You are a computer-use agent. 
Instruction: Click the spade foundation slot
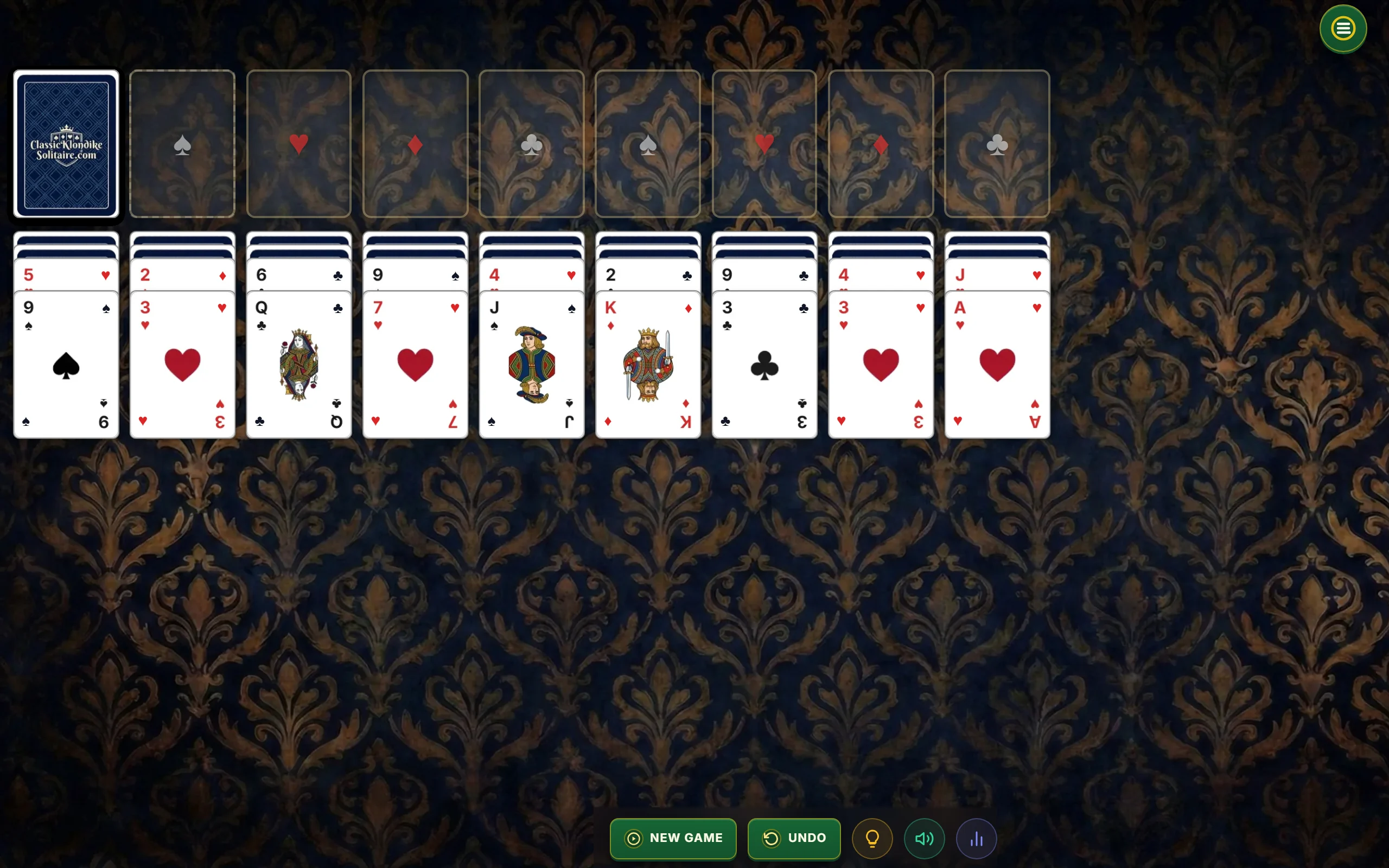point(182,144)
